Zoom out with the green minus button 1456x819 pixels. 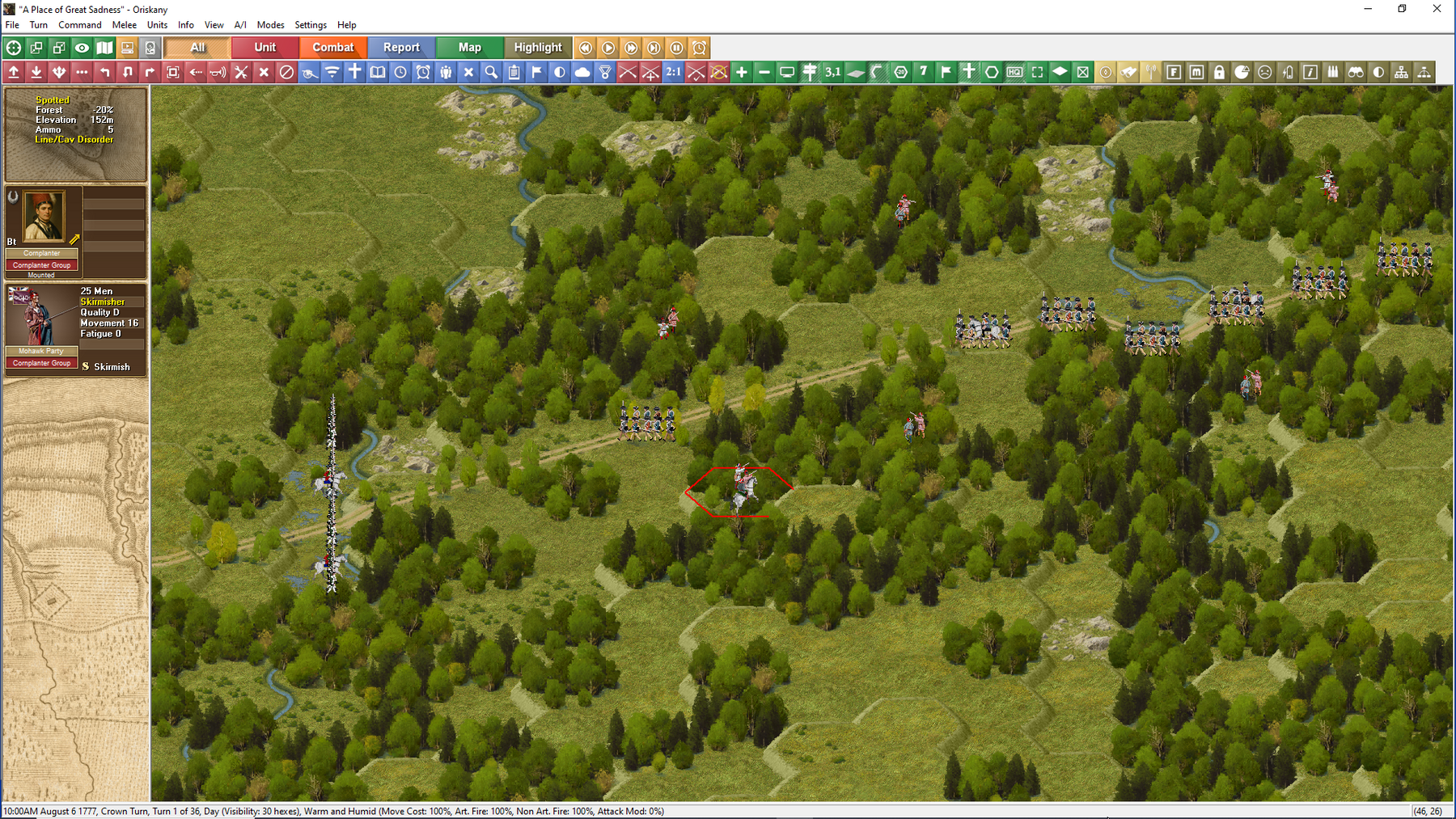tap(764, 72)
